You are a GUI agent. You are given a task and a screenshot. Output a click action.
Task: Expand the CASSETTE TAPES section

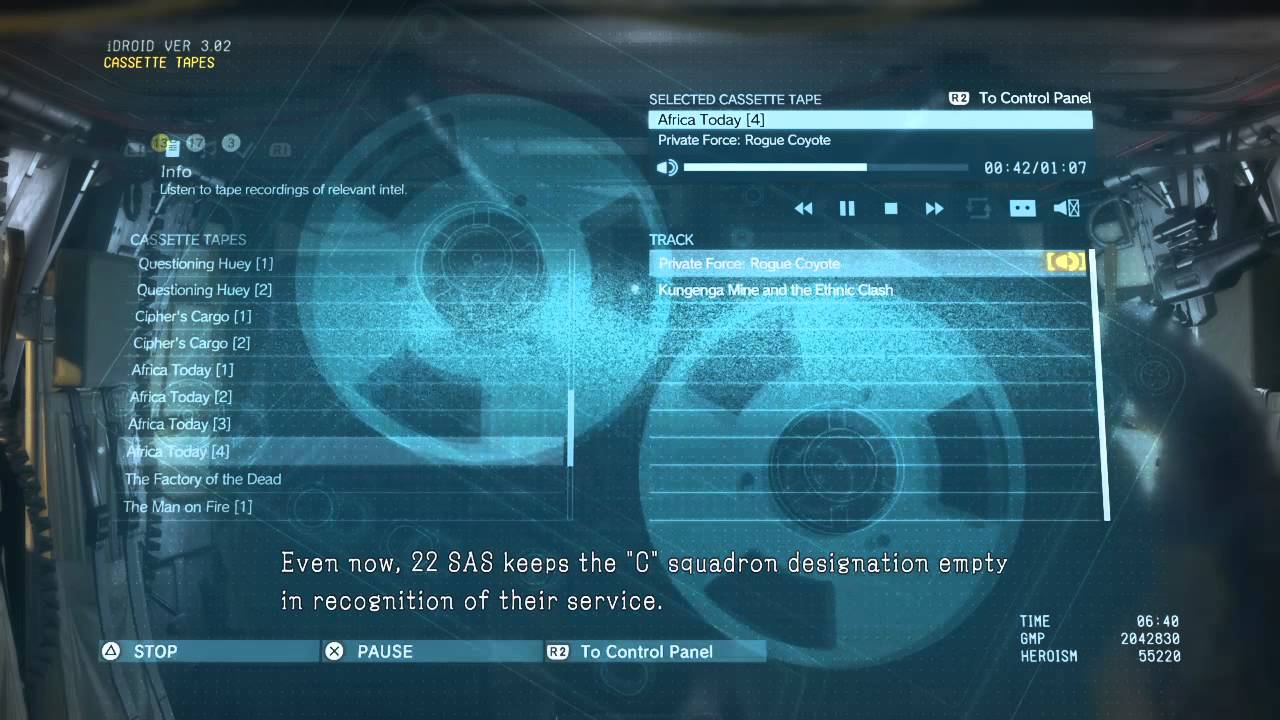[x=186, y=240]
